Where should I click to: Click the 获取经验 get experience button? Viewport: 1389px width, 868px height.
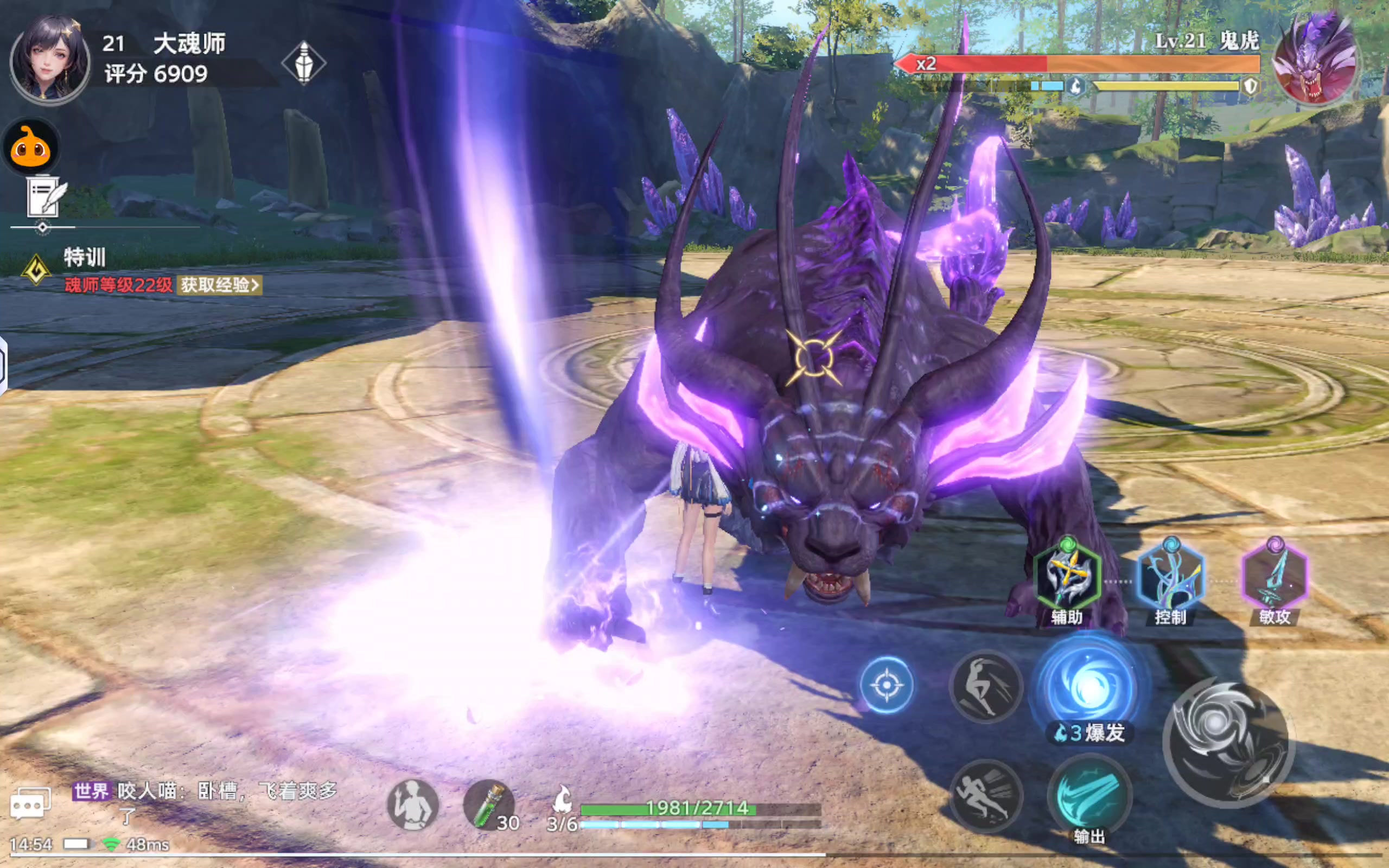point(219,285)
